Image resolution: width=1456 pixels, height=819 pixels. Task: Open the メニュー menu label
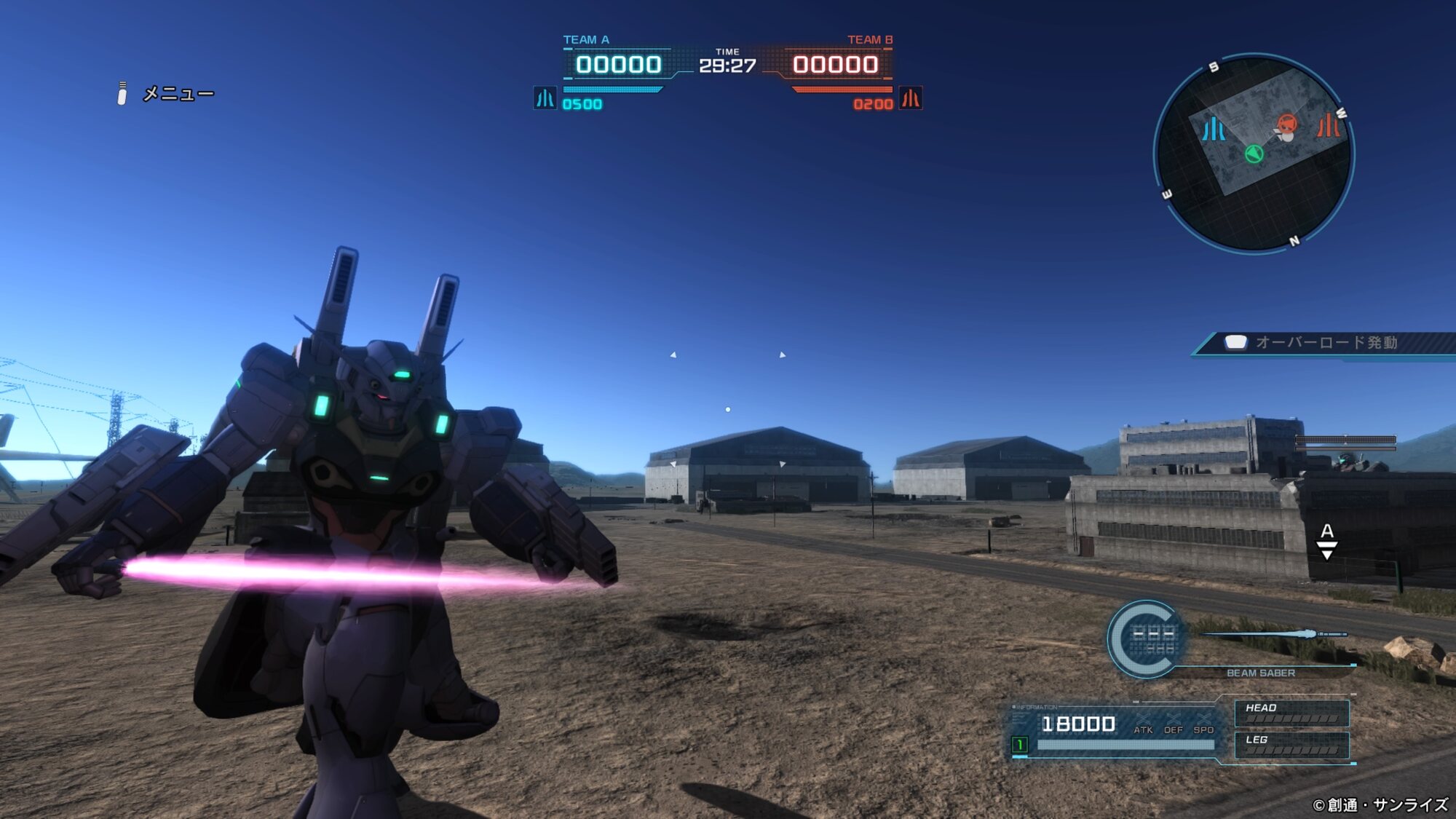(x=177, y=94)
